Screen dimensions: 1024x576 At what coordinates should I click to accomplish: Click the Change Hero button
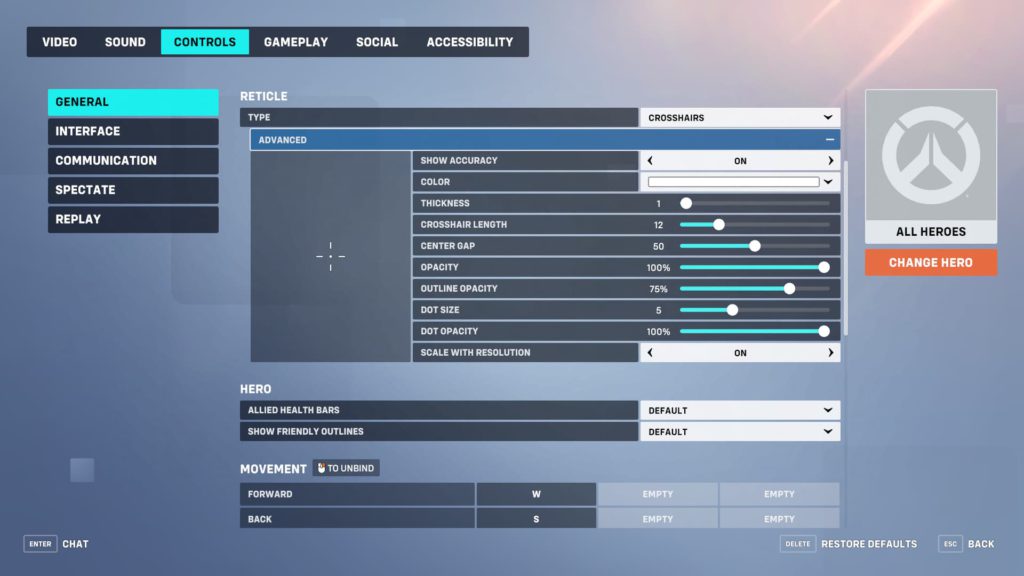click(x=931, y=262)
